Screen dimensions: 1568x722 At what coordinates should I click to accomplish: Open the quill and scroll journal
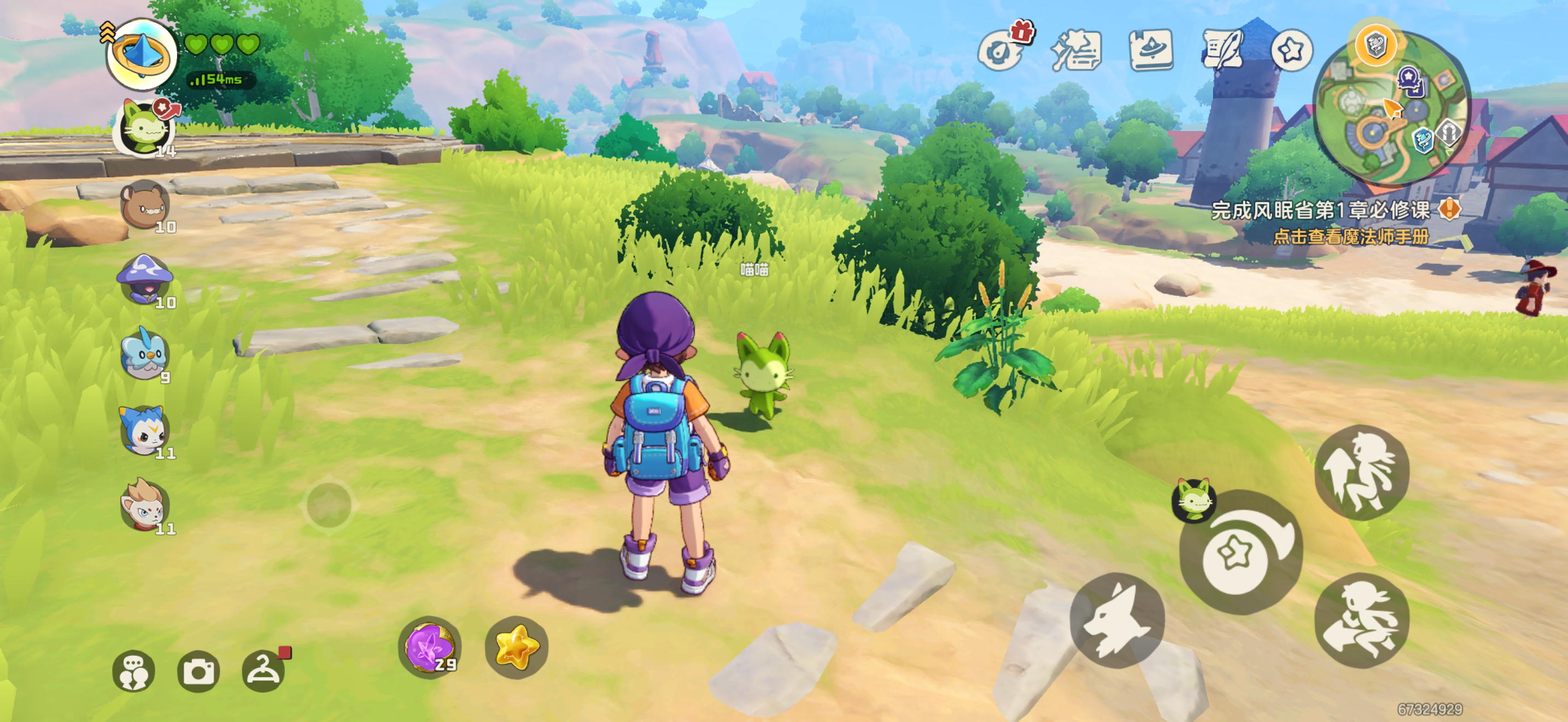point(1222,50)
